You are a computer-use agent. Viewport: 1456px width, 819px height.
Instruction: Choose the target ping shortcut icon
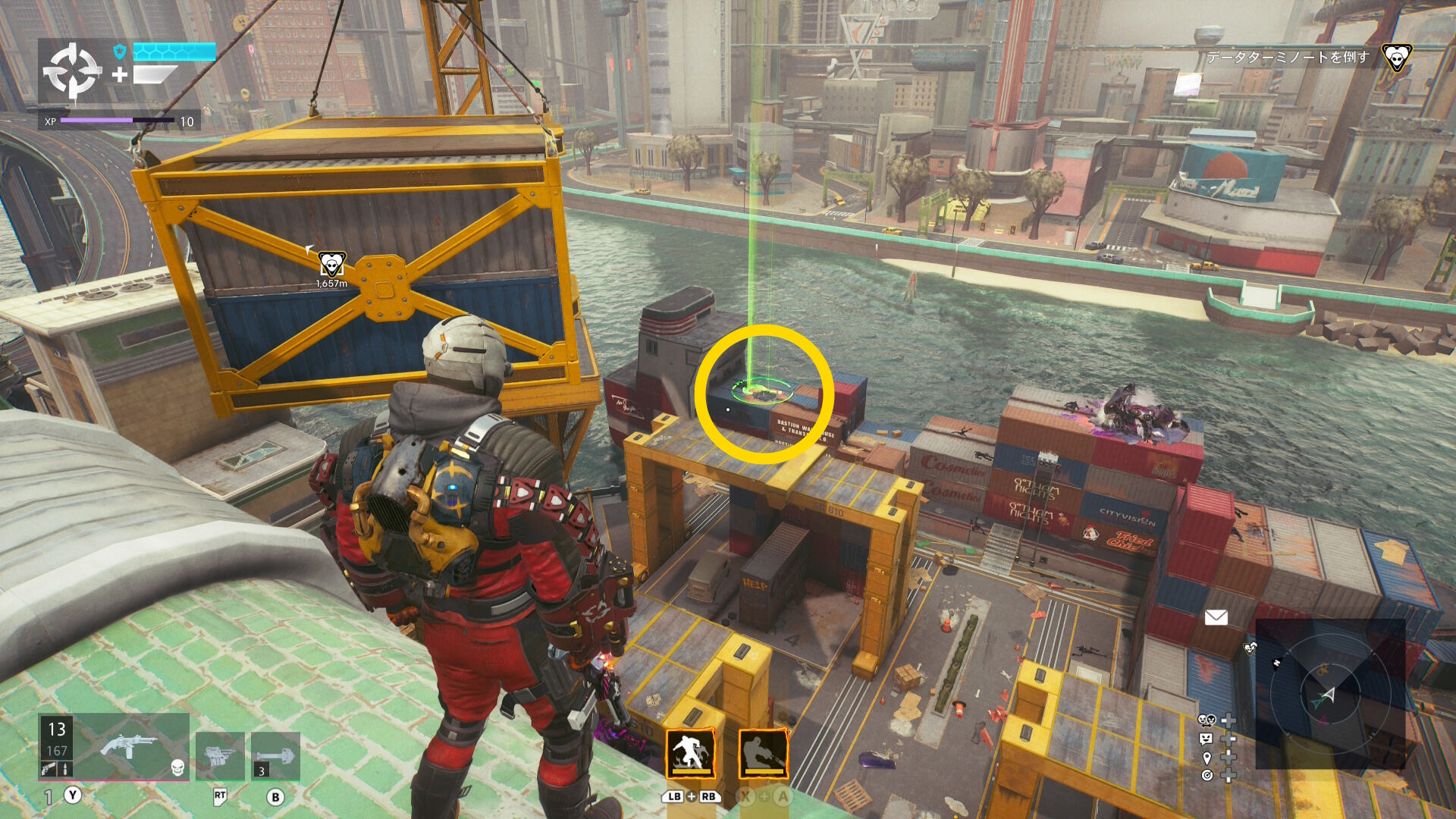[x=1207, y=775]
